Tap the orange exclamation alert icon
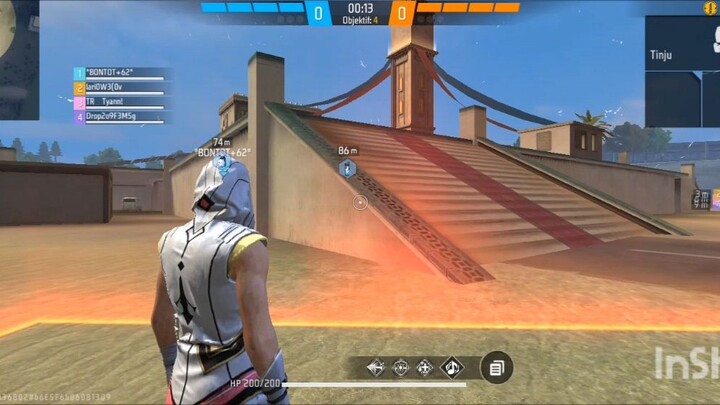The height and width of the screenshot is (405, 720). (711, 8)
